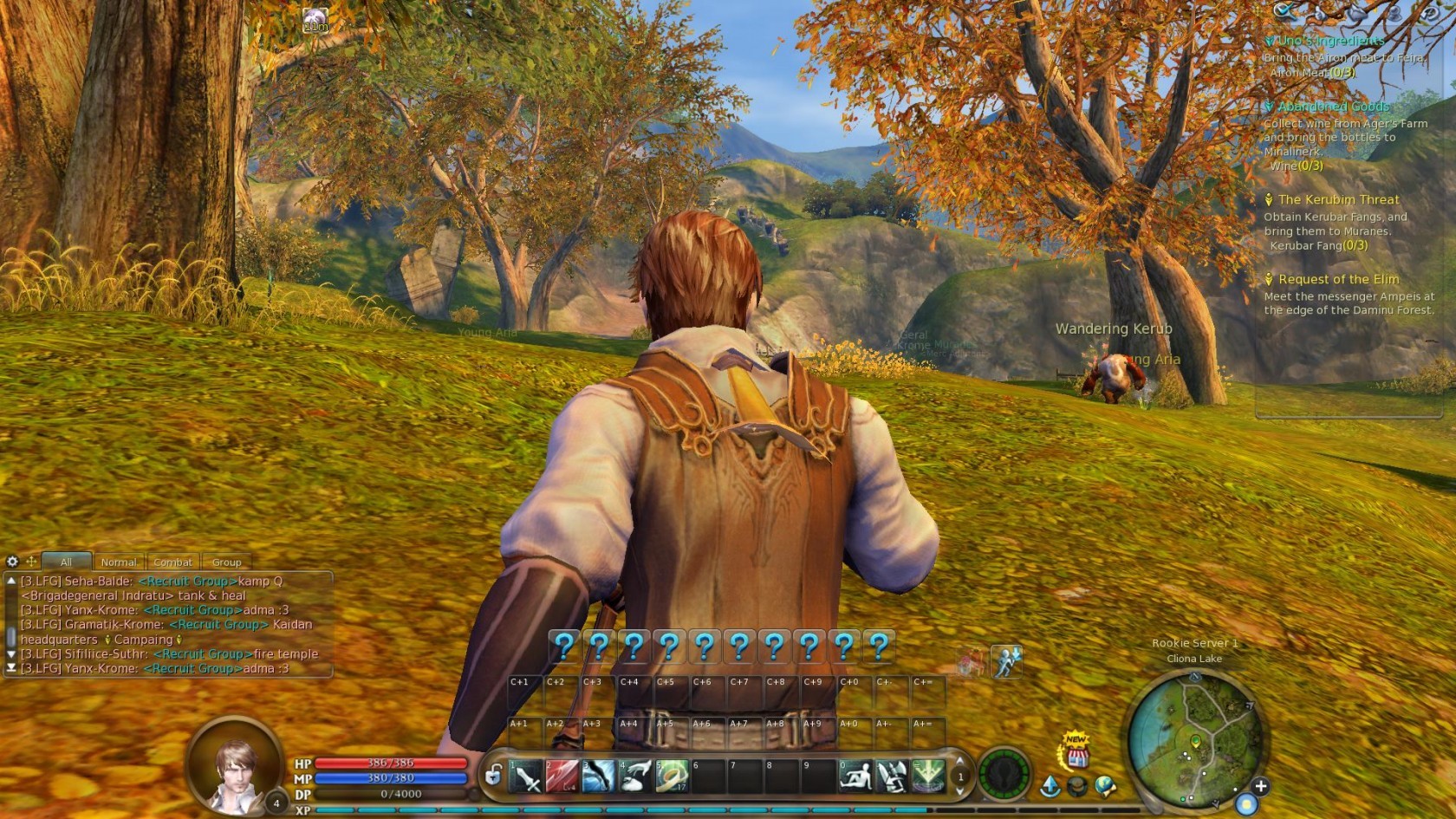Viewport: 1456px width, 819px height.
Task: Select the Group chat tab
Action: 226,562
